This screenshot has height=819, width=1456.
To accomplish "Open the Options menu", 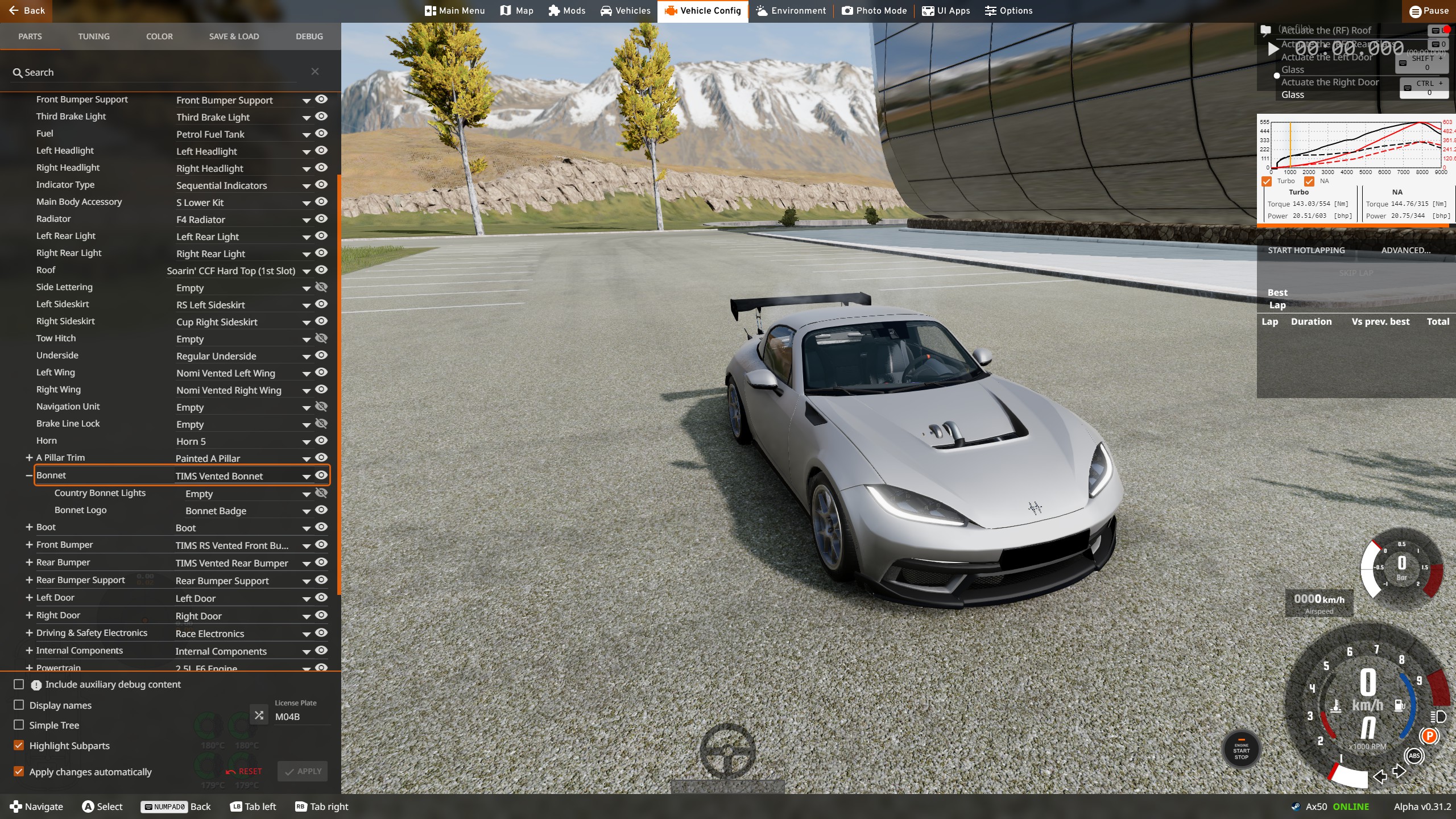I will pos(1008,11).
